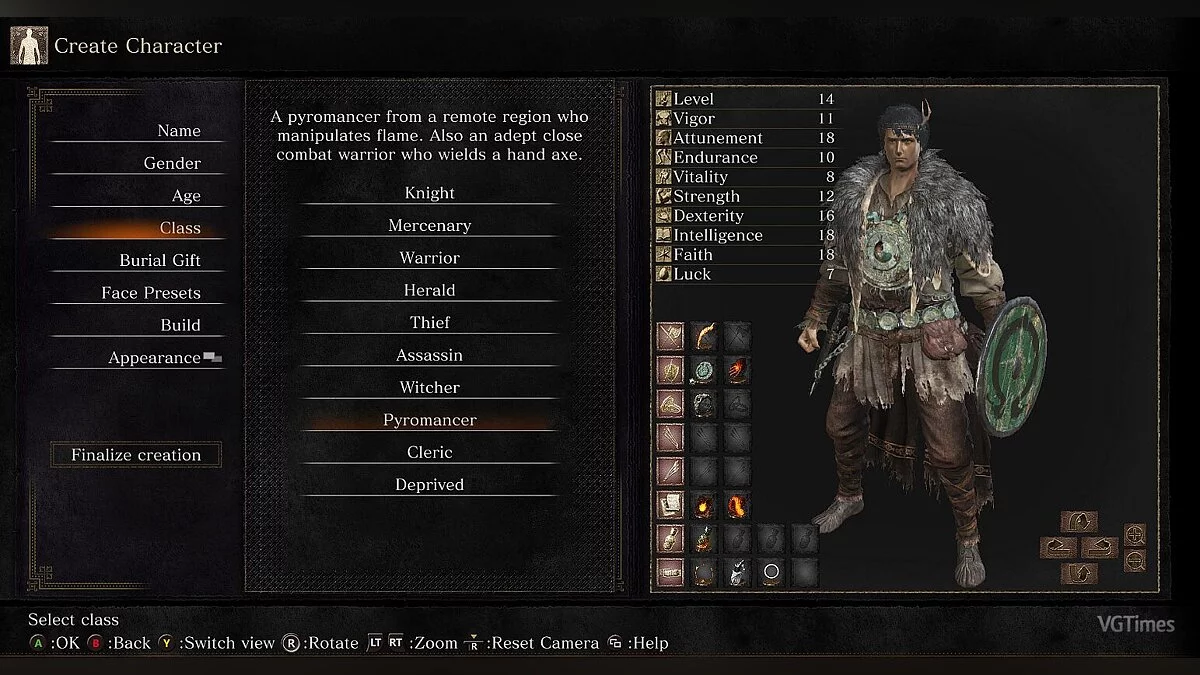Select the Gender menu entry
Image resolution: width=1200 pixels, height=675 pixels.
172,163
